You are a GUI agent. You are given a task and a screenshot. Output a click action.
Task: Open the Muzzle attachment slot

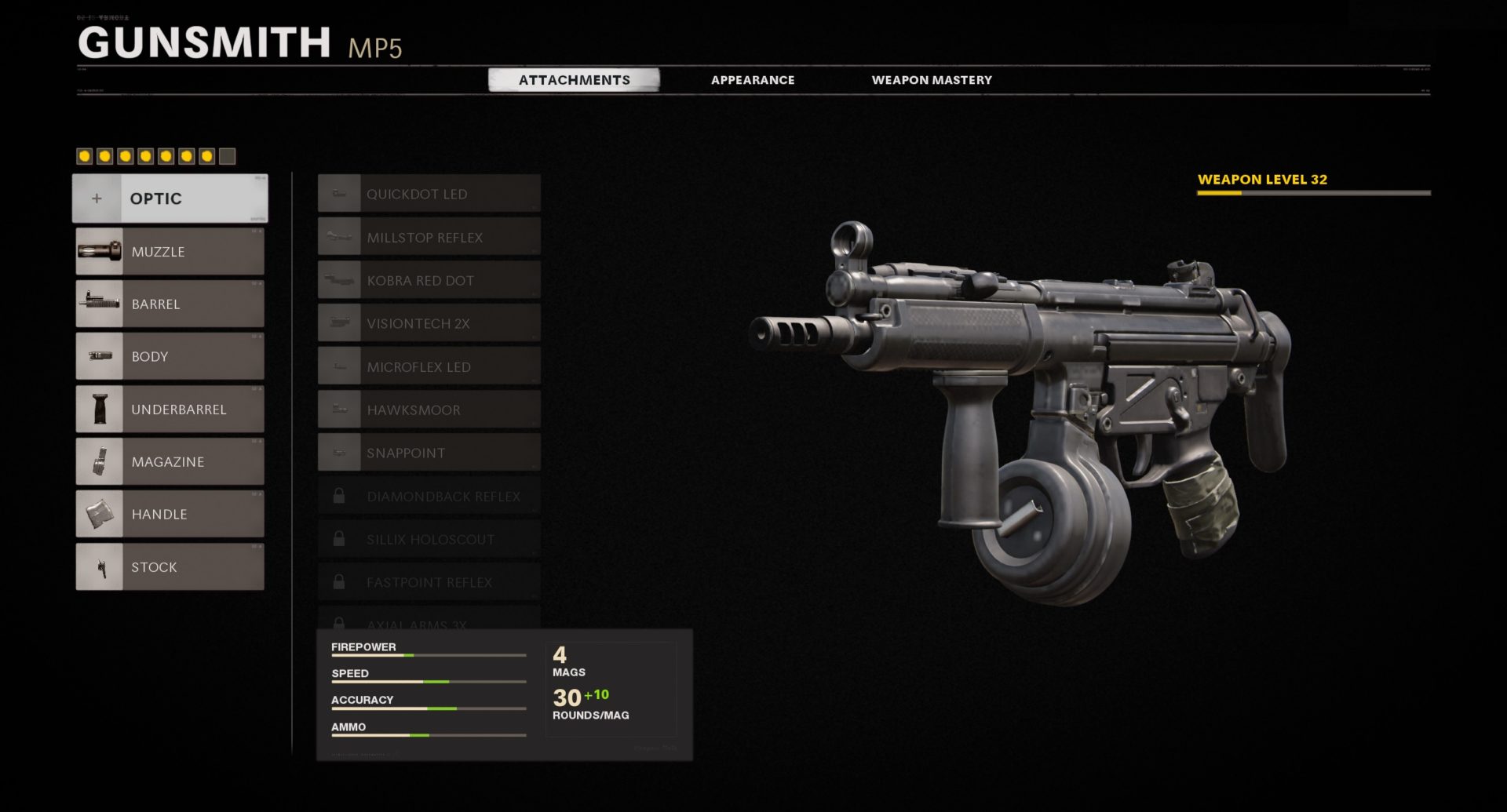pyautogui.click(x=170, y=252)
